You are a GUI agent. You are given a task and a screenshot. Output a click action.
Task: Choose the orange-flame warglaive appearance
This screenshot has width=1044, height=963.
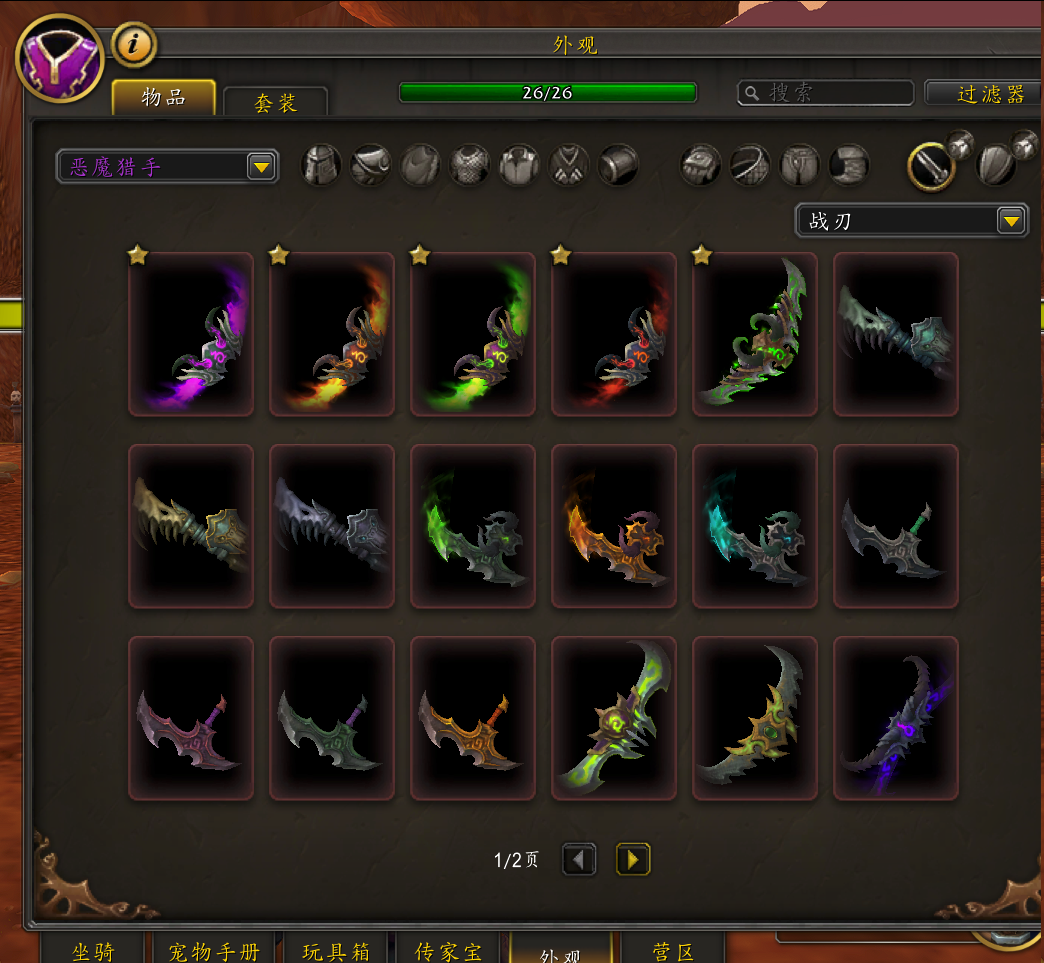click(x=332, y=334)
